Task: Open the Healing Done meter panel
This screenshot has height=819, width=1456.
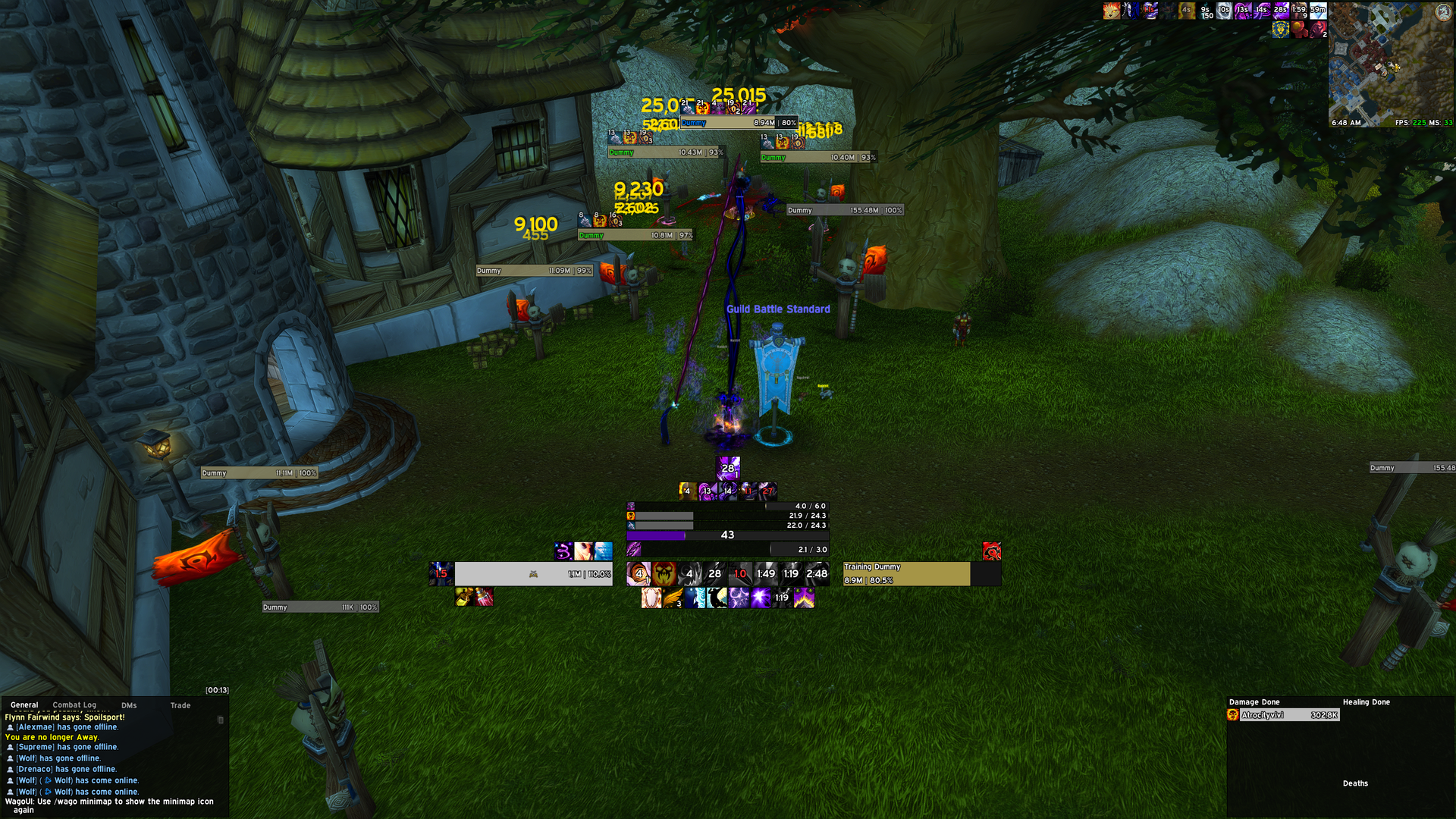Action: [1366, 702]
